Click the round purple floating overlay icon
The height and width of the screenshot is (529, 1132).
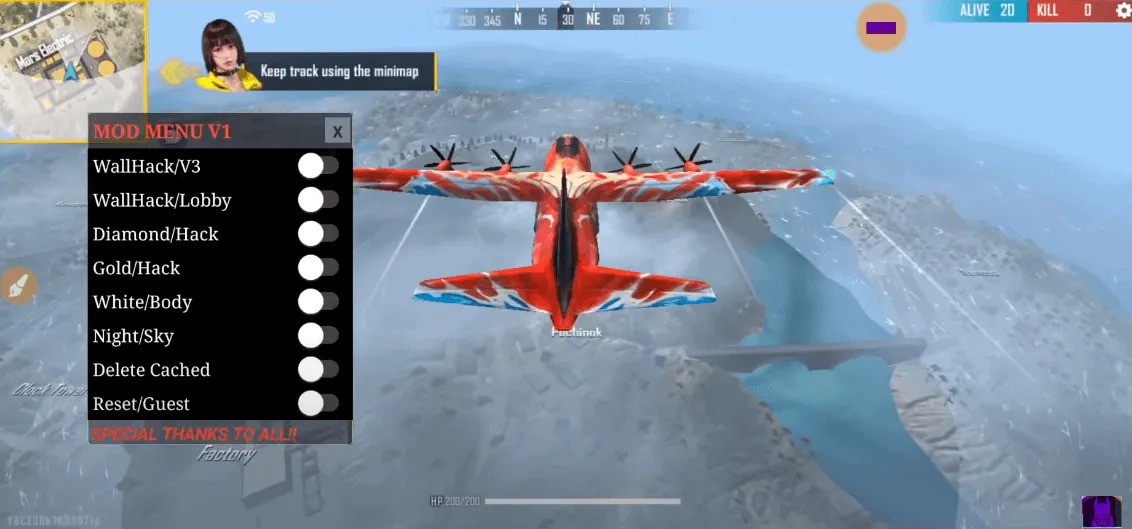click(x=881, y=28)
